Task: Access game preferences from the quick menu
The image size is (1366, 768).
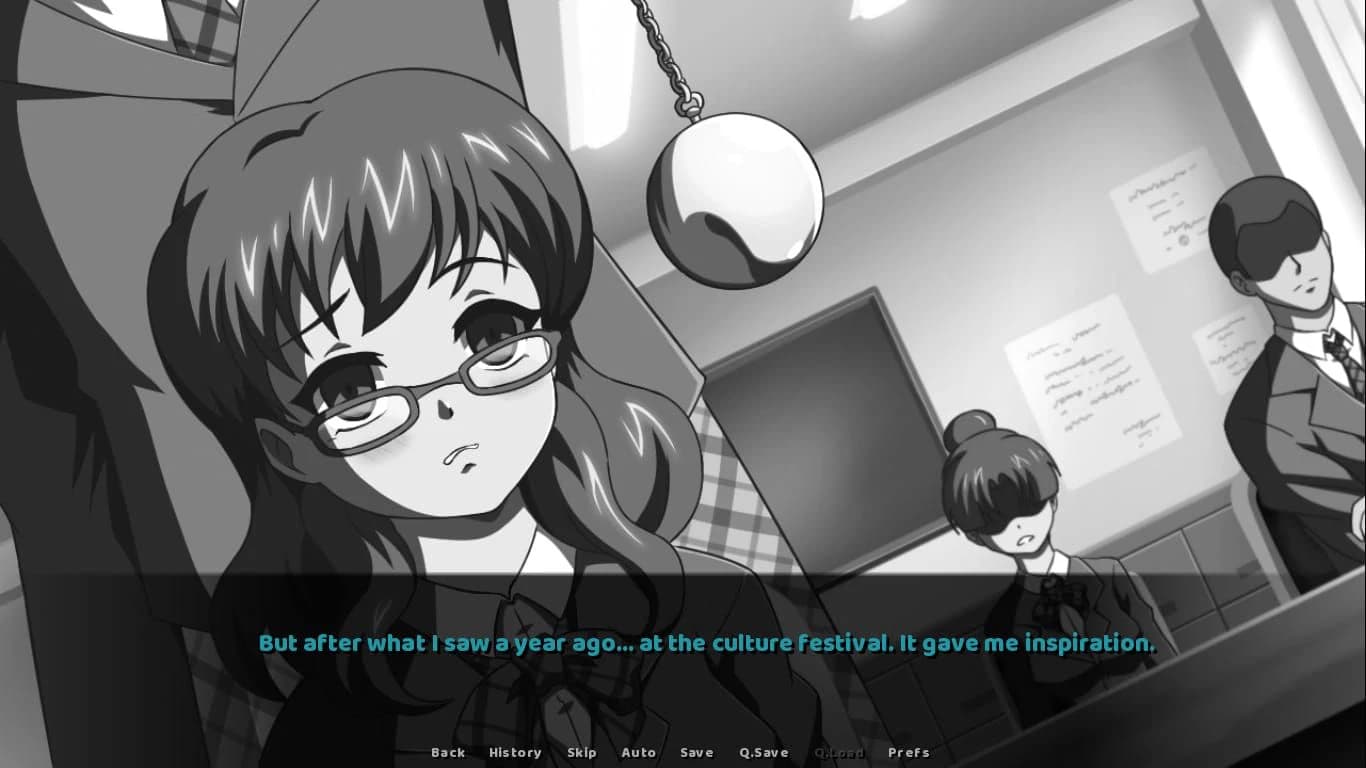Action: click(910, 752)
